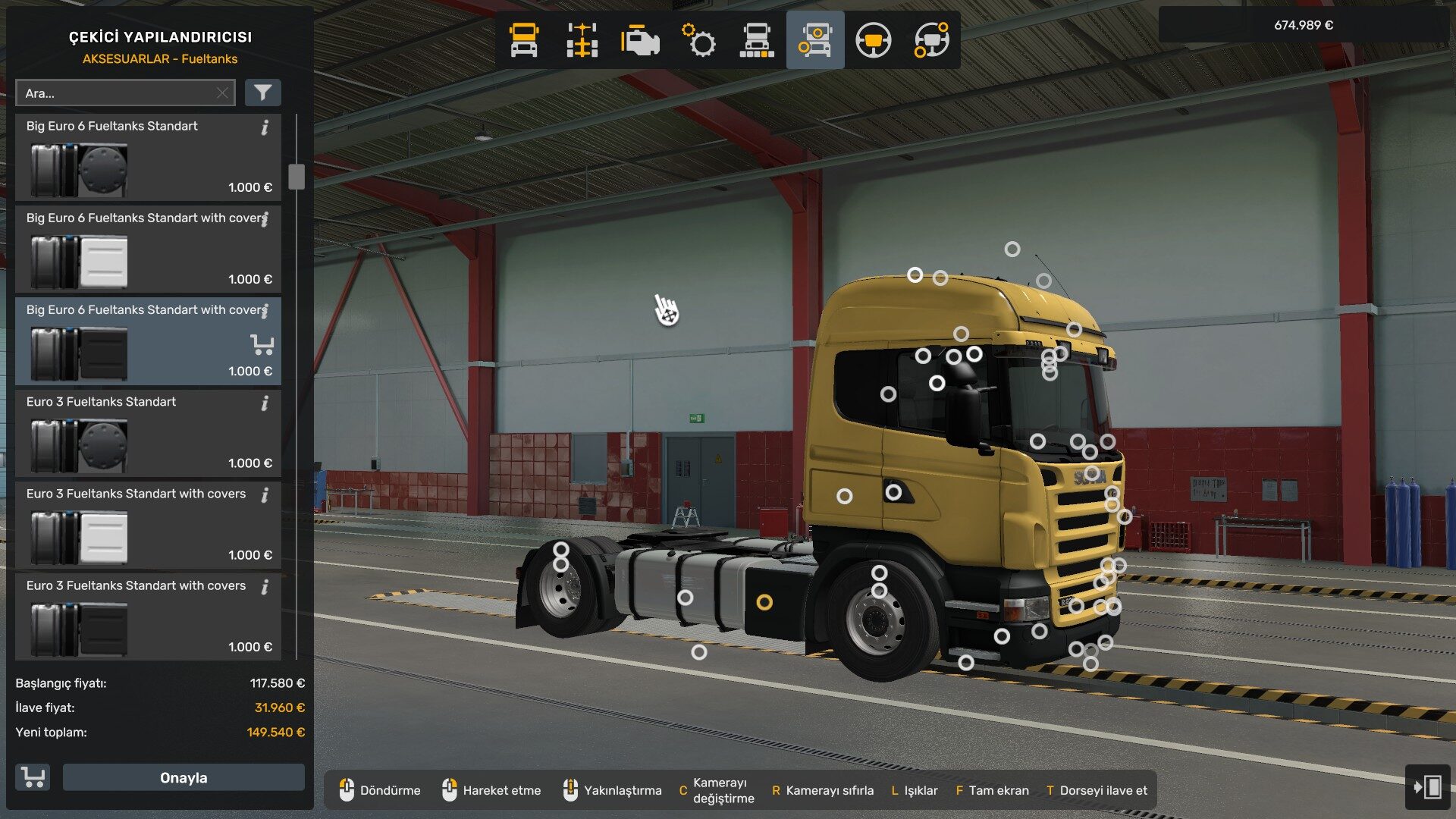Show info for Big Euro 6 Fueltanks Standart
The width and height of the screenshot is (1456, 819).
coord(265,127)
